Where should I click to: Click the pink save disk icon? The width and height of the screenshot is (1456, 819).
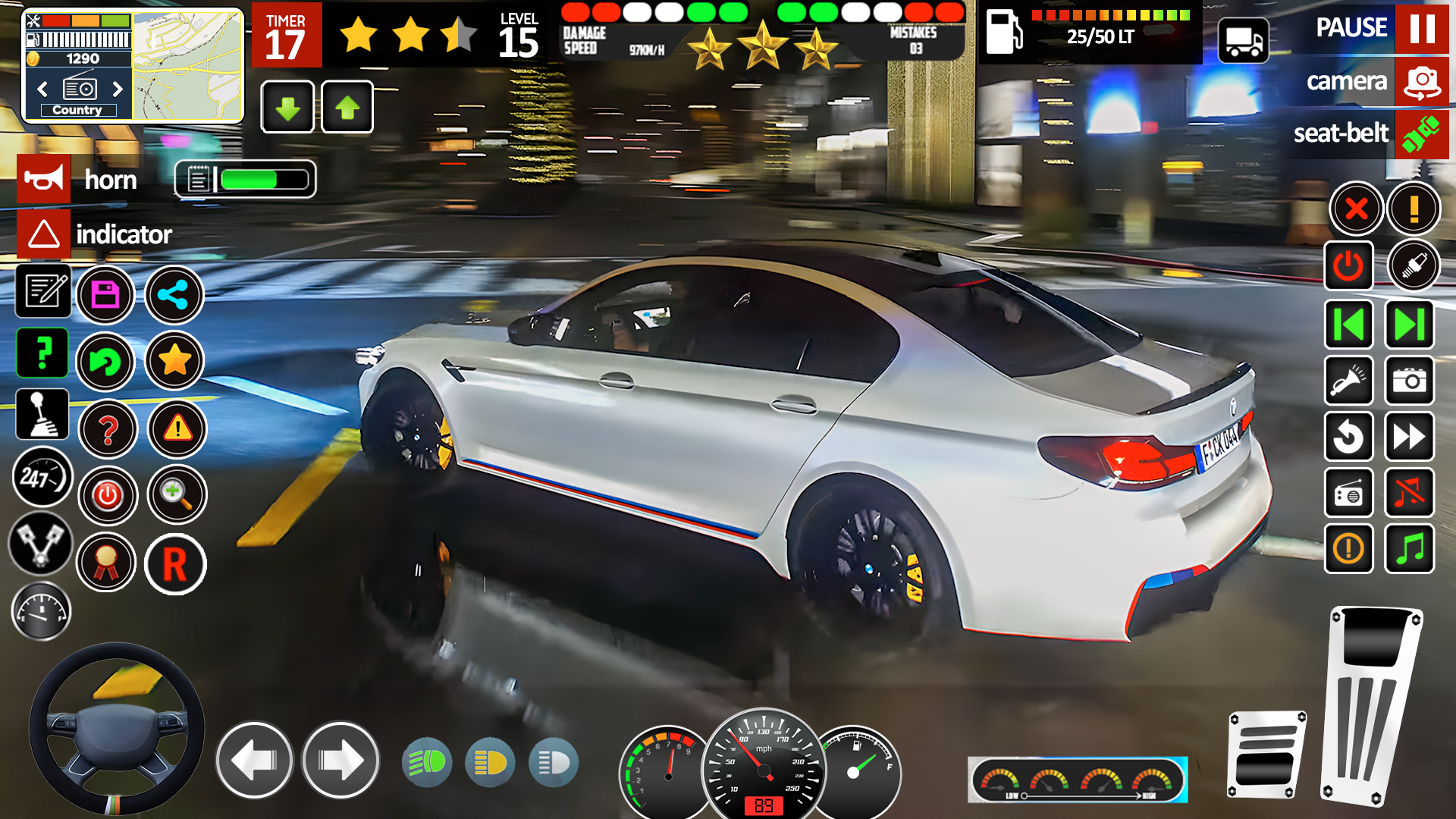tap(105, 295)
